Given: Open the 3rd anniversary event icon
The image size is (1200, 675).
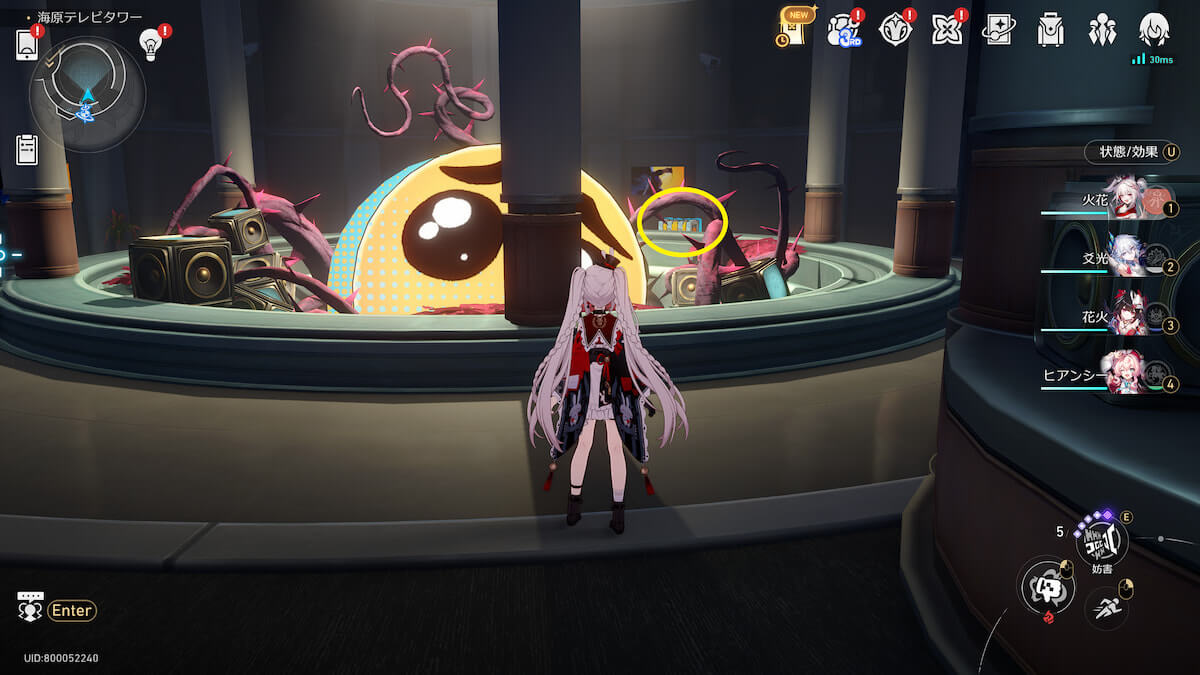Looking at the screenshot, I should tap(843, 30).
